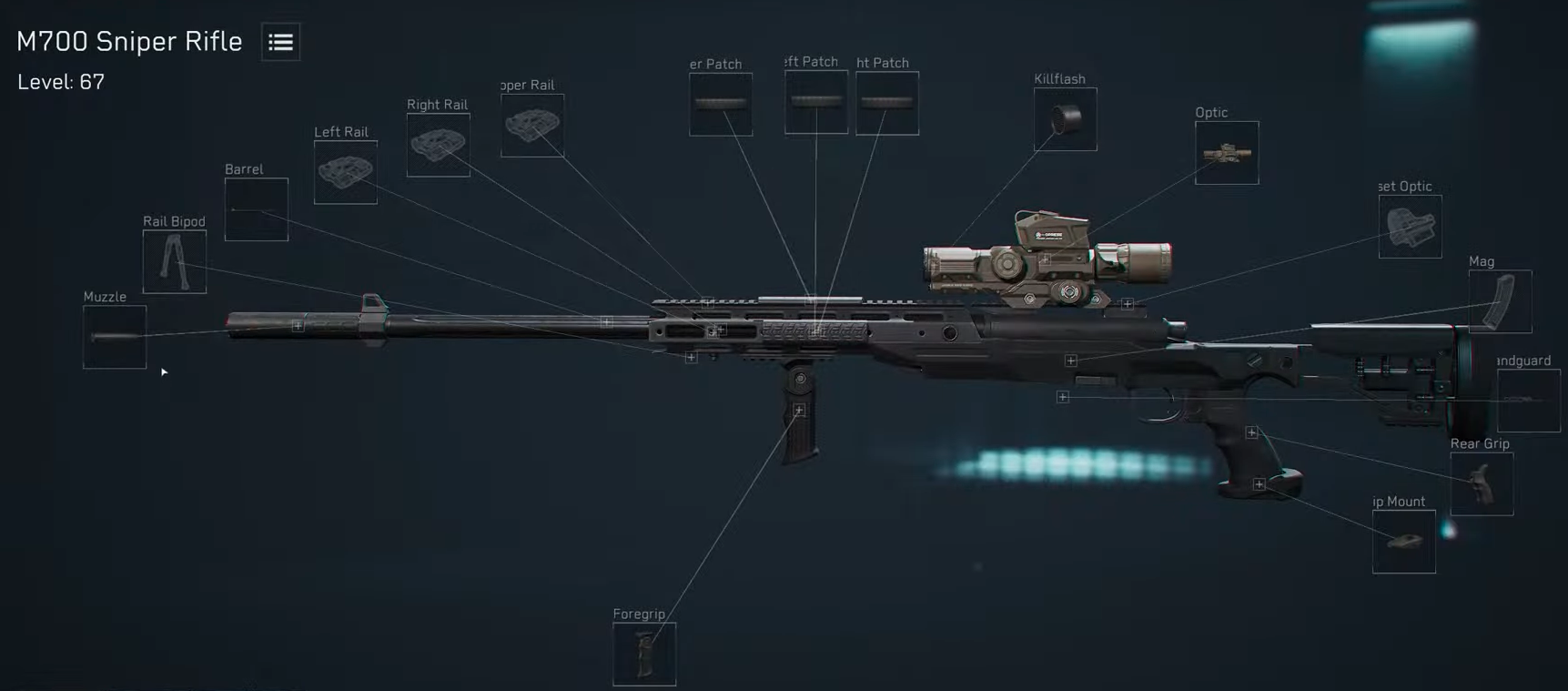1568x691 pixels.
Task: Open the Grip Mount attachment slot
Action: (x=1403, y=542)
